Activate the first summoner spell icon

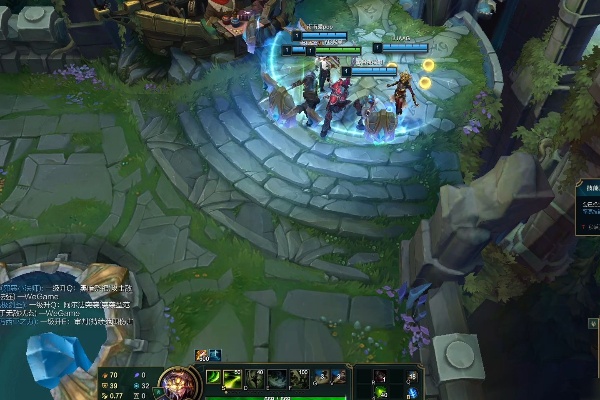tap(324, 377)
